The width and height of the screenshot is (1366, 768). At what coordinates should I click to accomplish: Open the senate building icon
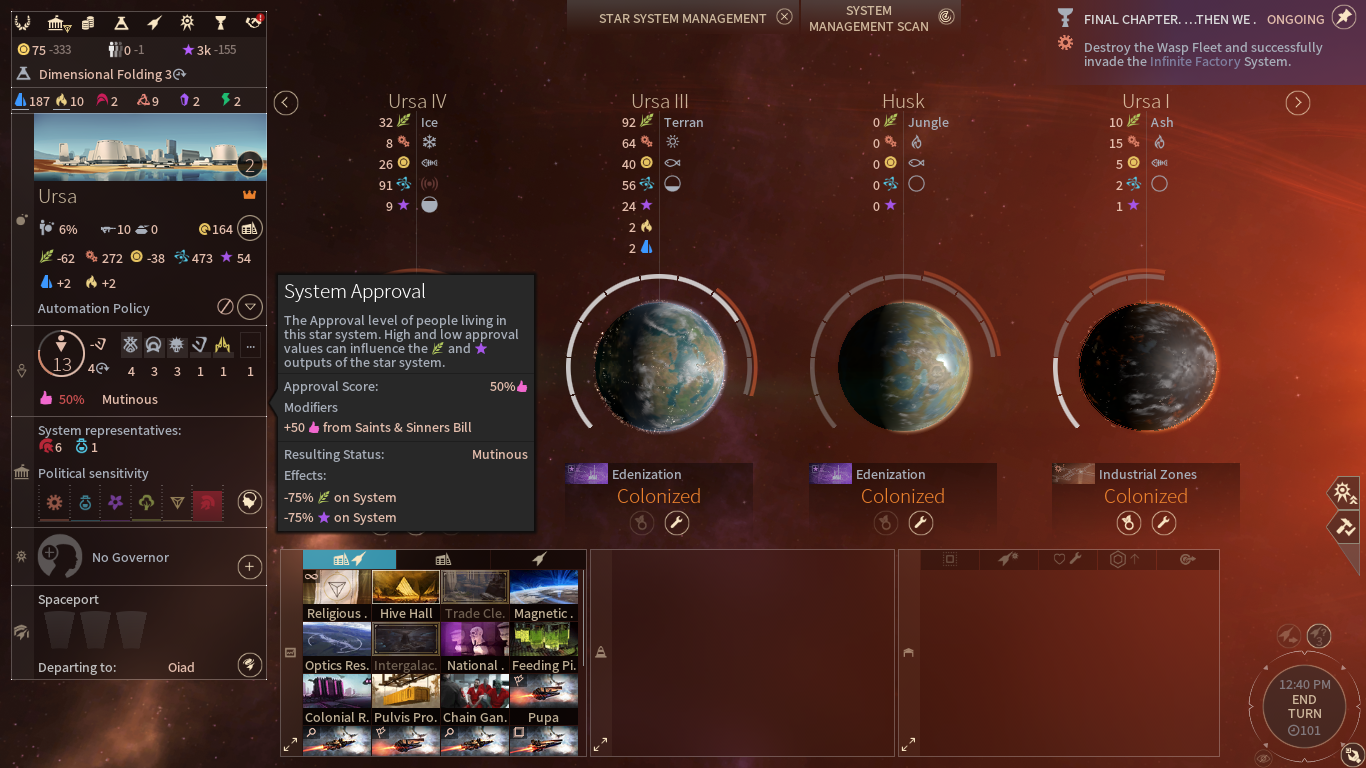(58, 23)
